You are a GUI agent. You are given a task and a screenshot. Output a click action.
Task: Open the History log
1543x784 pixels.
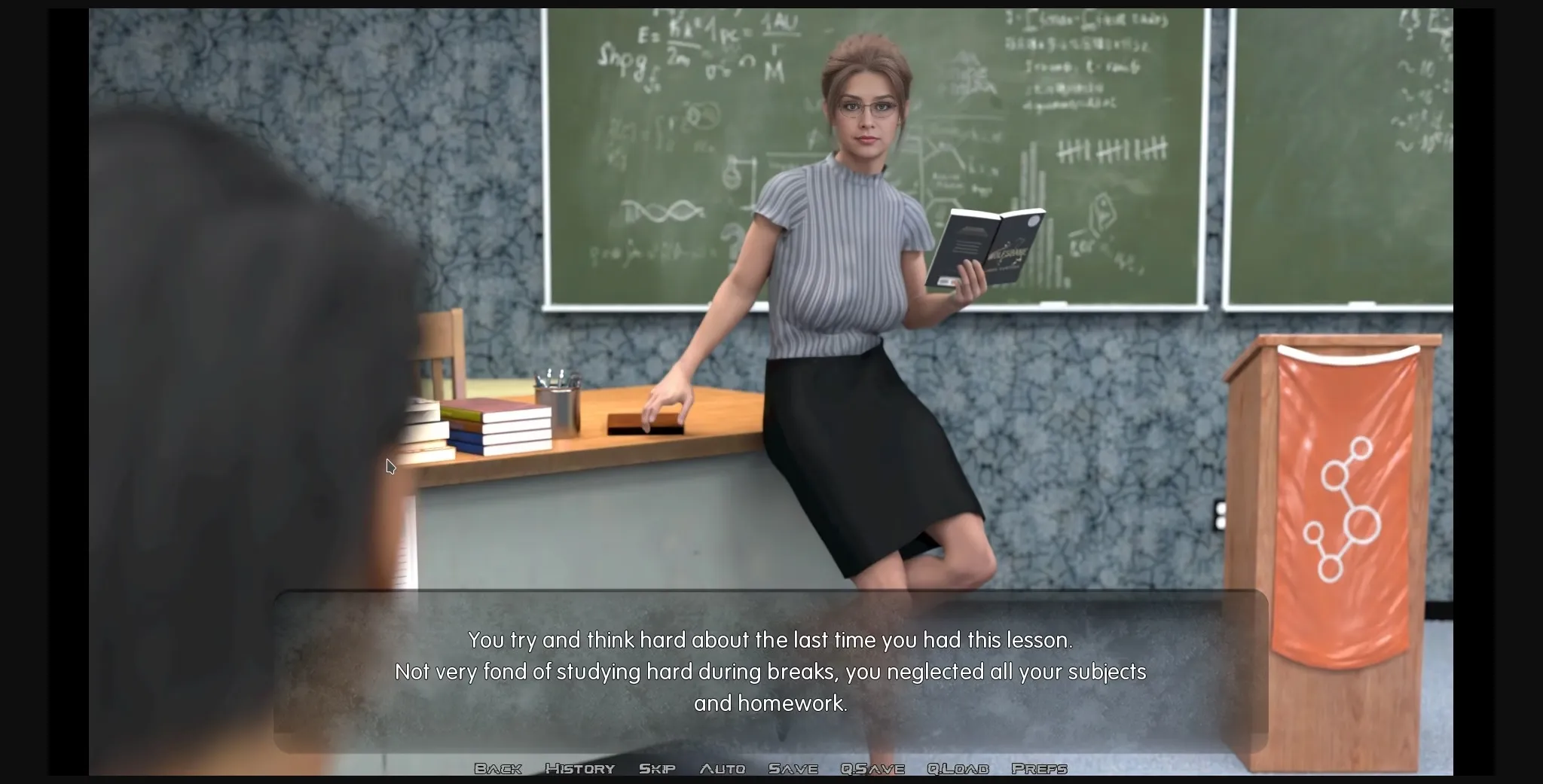(x=580, y=769)
